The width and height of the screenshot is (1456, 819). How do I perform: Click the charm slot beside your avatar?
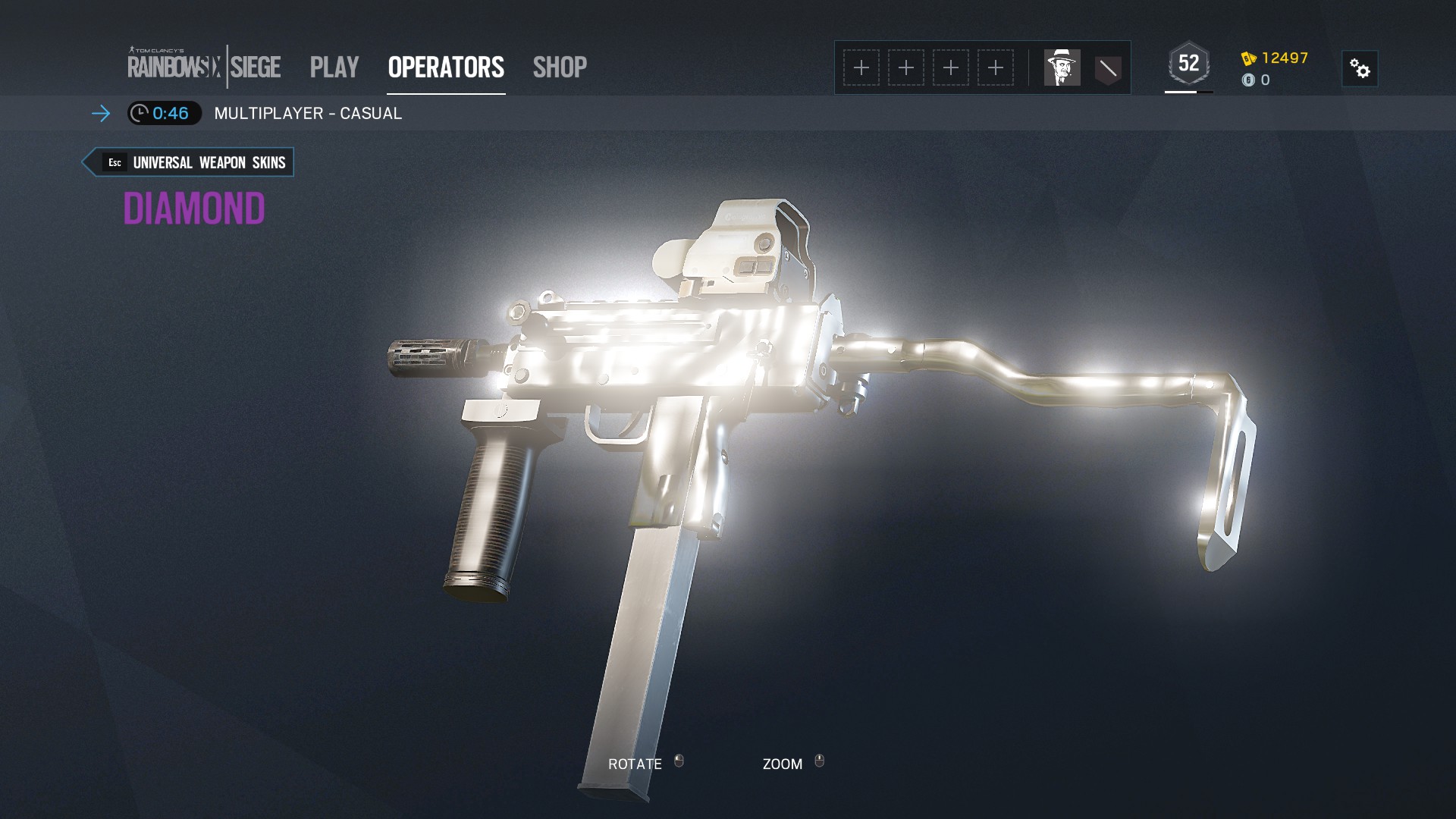[1108, 67]
